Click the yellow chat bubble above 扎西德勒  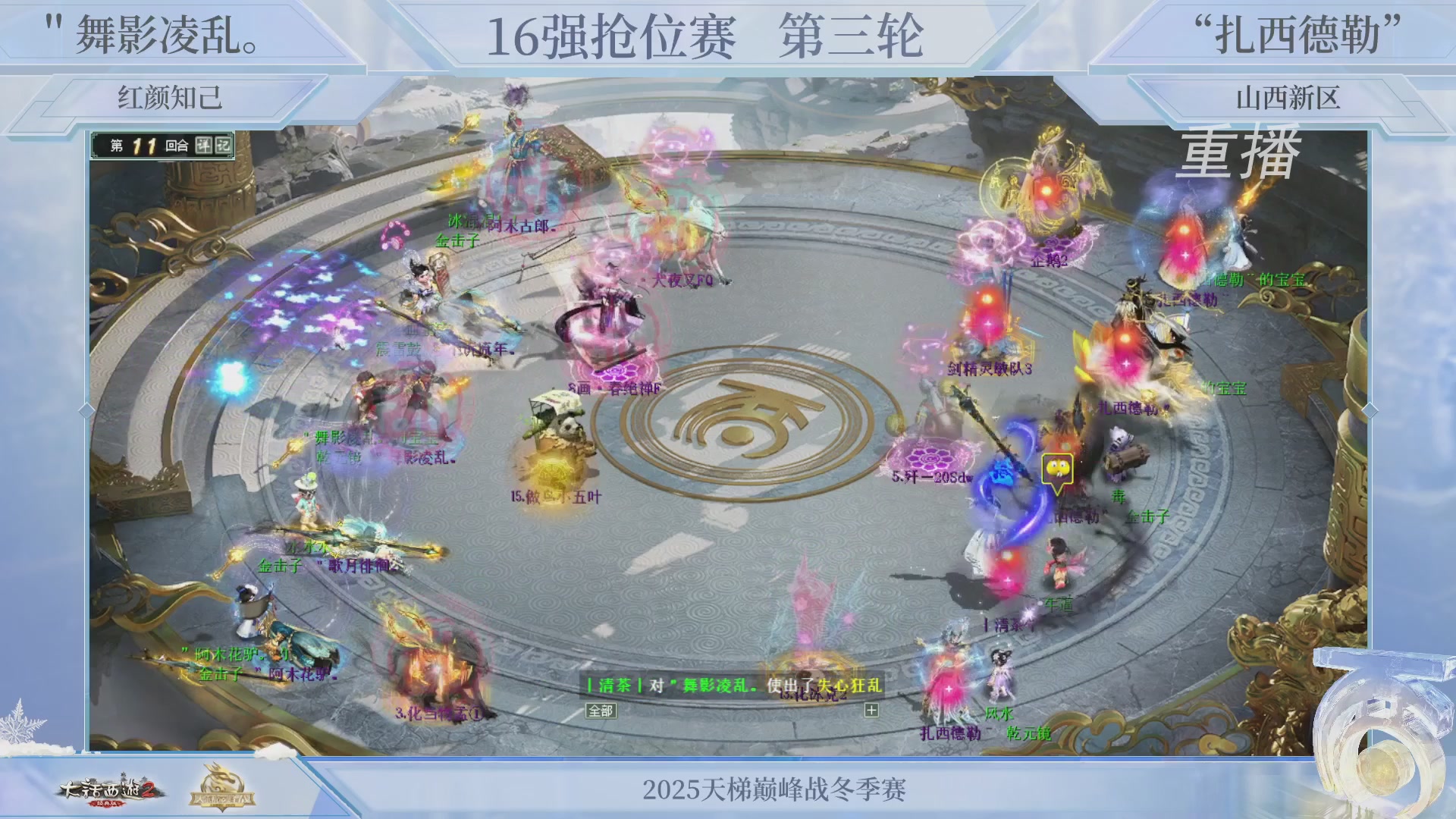(1059, 469)
